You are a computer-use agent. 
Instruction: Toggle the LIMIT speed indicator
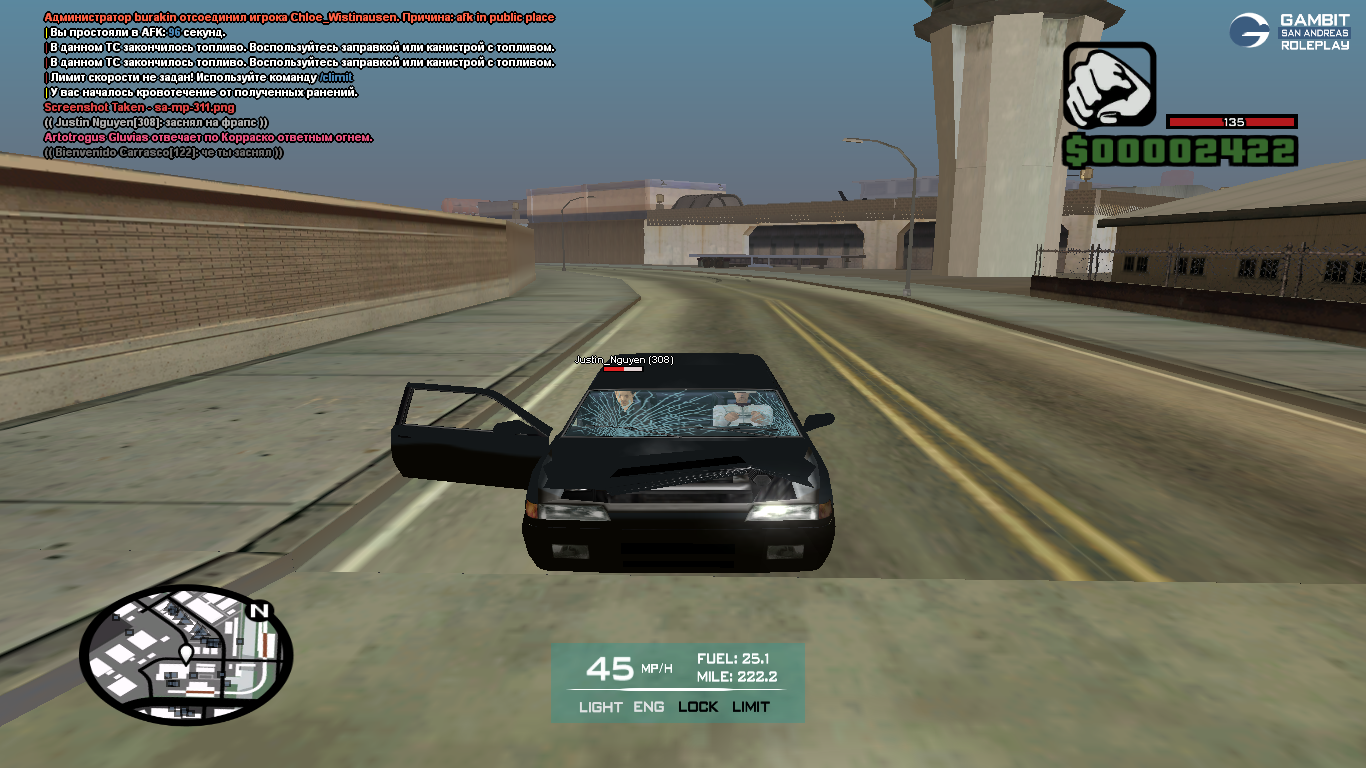751,707
